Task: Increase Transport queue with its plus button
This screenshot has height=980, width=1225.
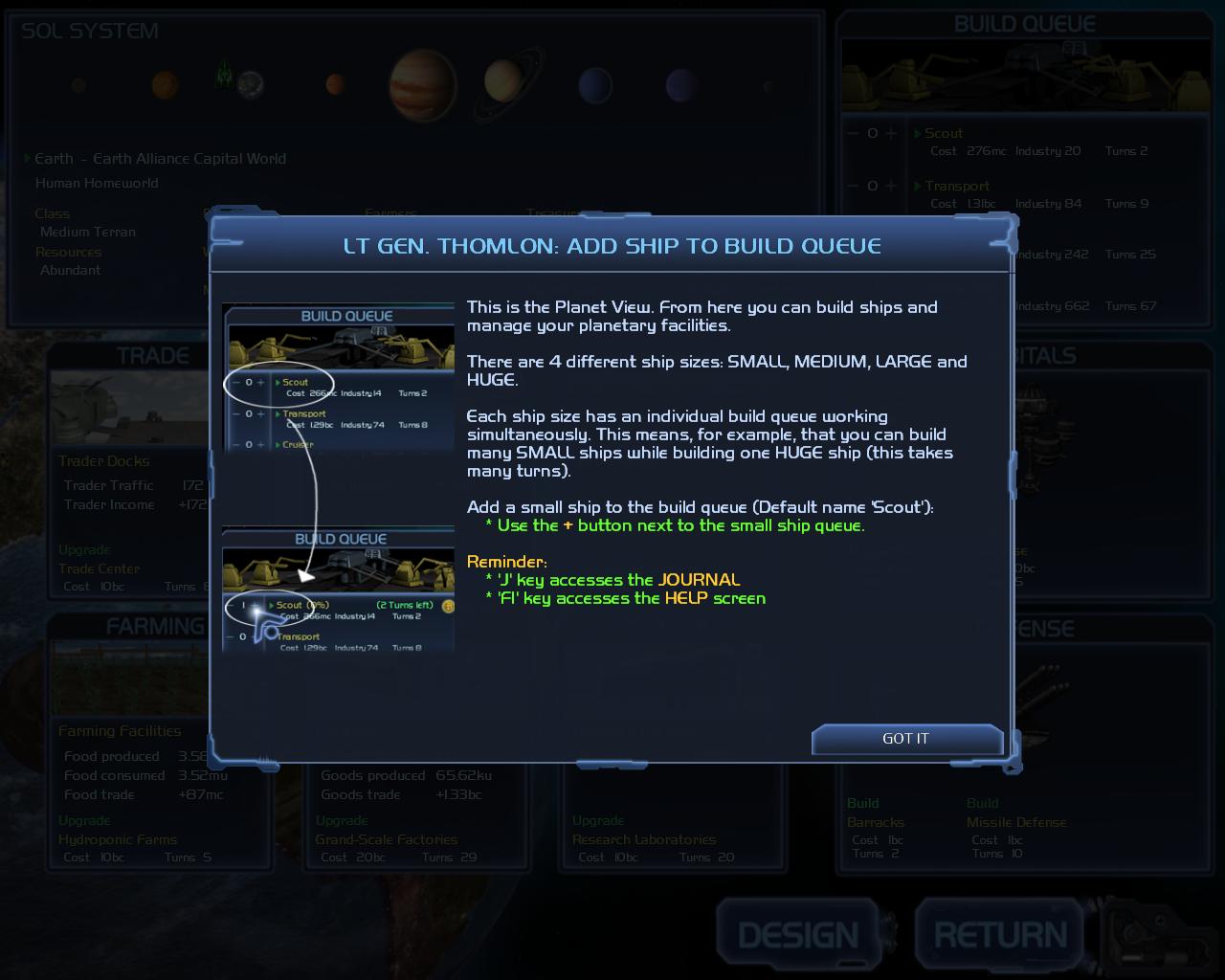Action: click(891, 187)
